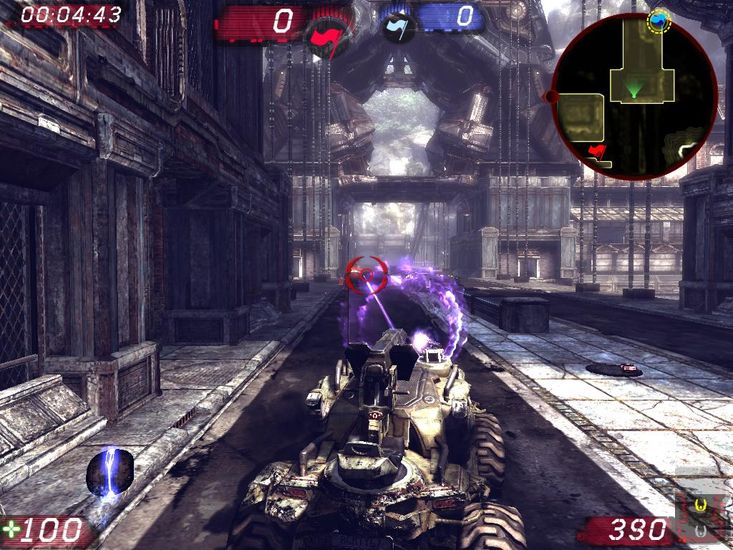Click the green player arrow on minimap
The height and width of the screenshot is (550, 733).
point(634,93)
